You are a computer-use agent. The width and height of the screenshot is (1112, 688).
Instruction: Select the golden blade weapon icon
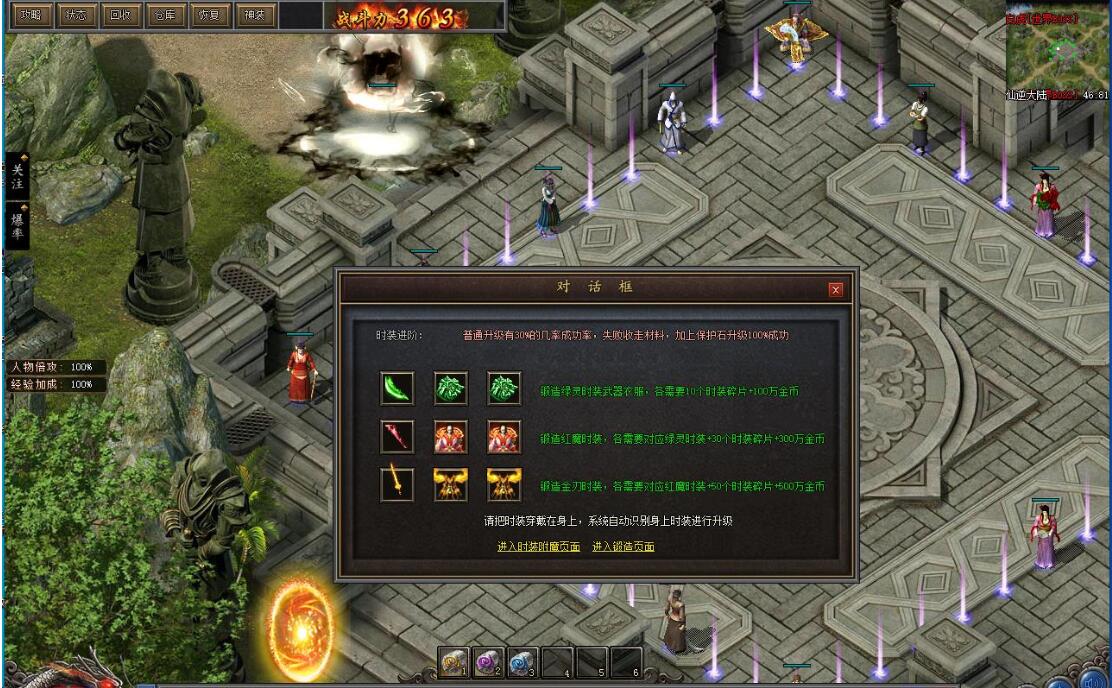(x=397, y=485)
